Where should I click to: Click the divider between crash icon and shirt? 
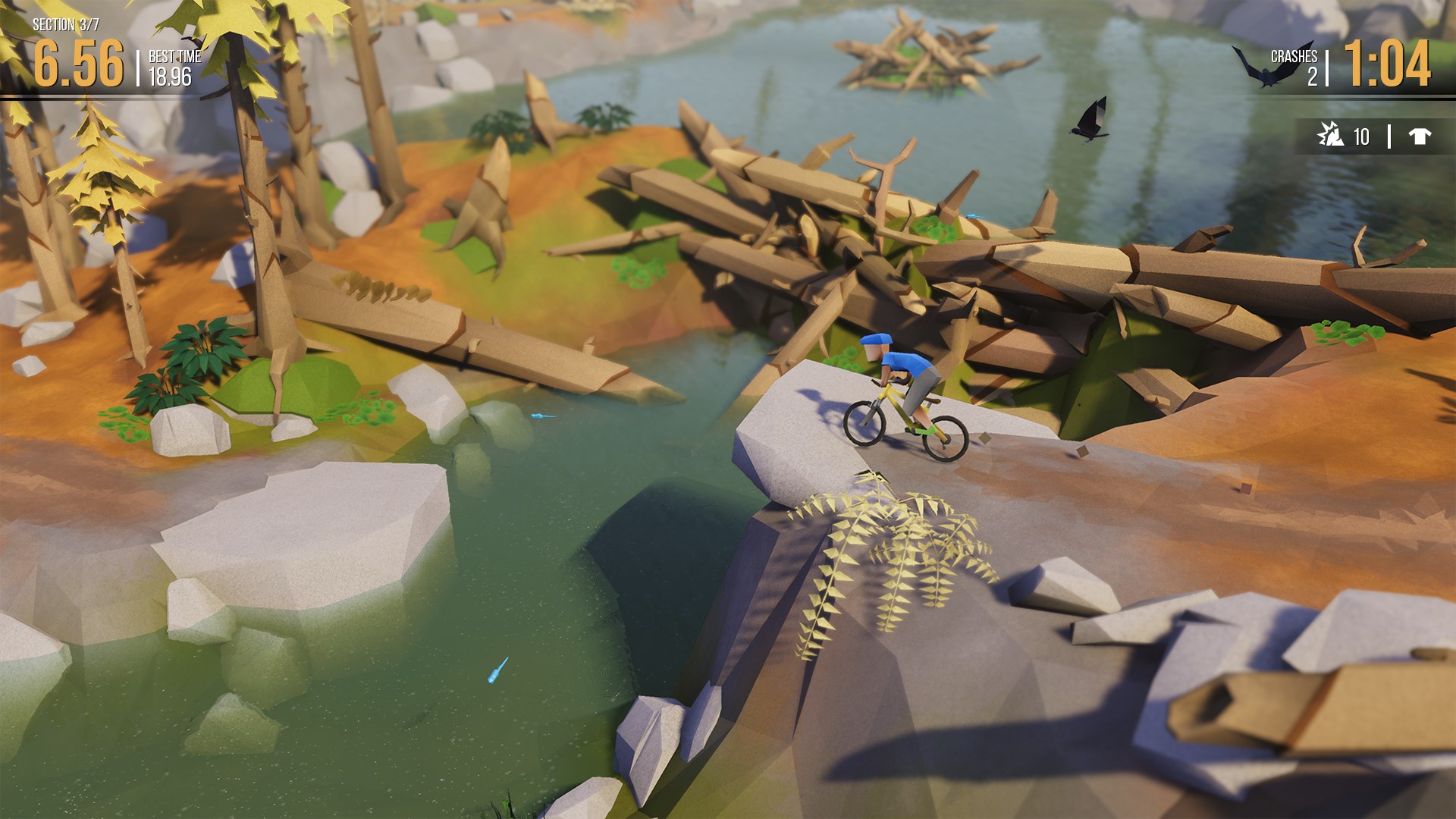tap(1390, 135)
